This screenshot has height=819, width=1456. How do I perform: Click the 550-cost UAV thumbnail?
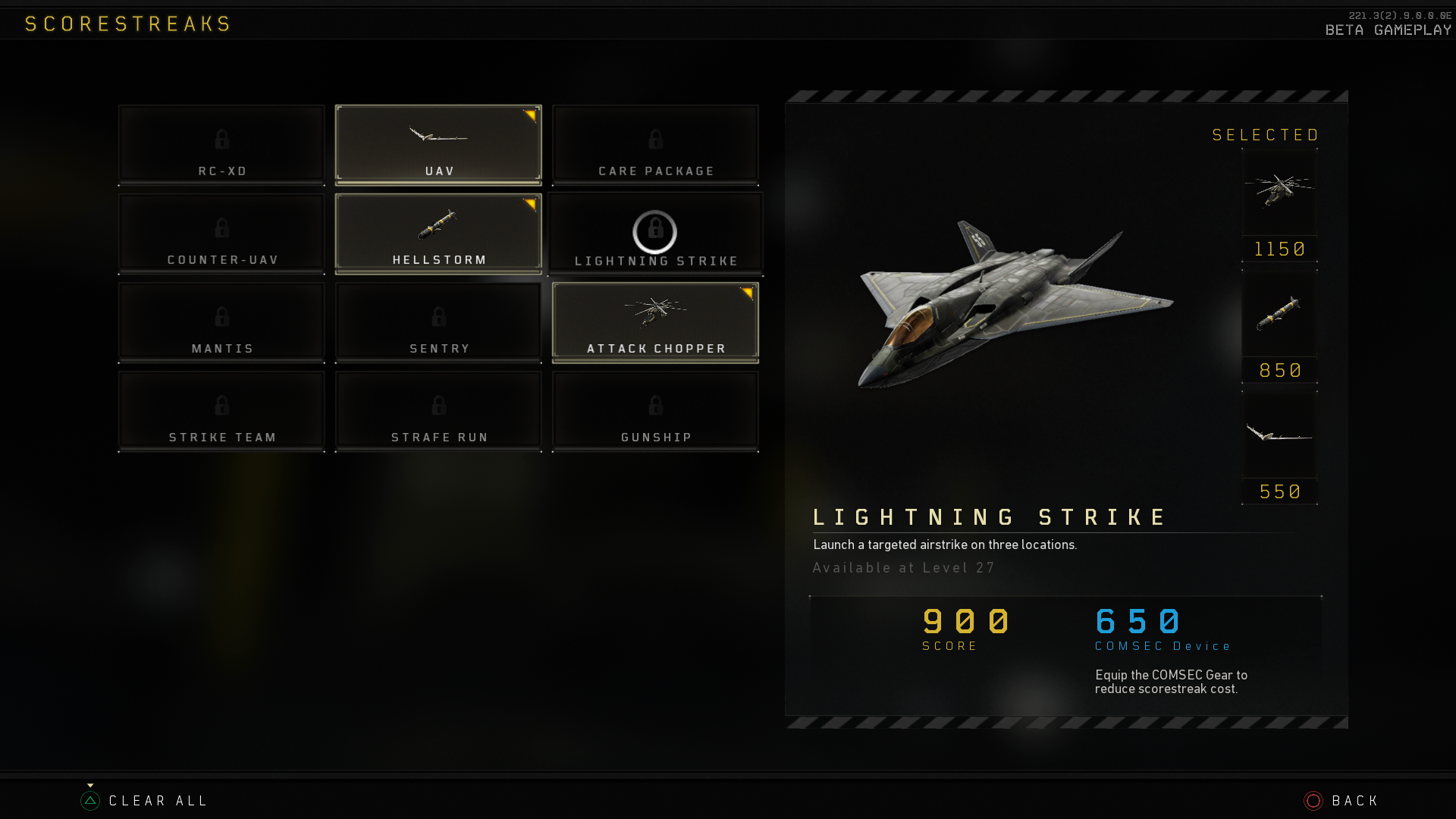[x=1279, y=436]
